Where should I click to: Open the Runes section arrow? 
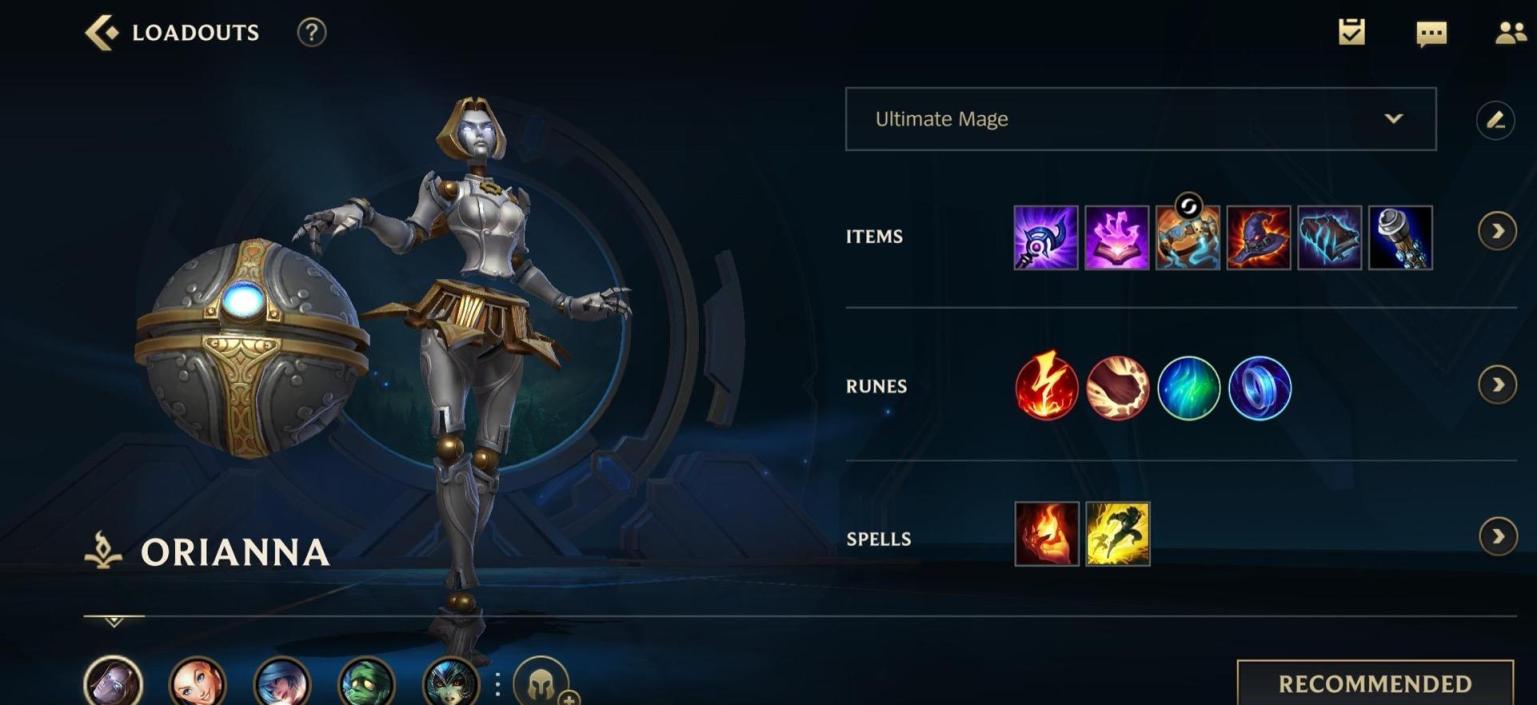pyautogui.click(x=1496, y=385)
